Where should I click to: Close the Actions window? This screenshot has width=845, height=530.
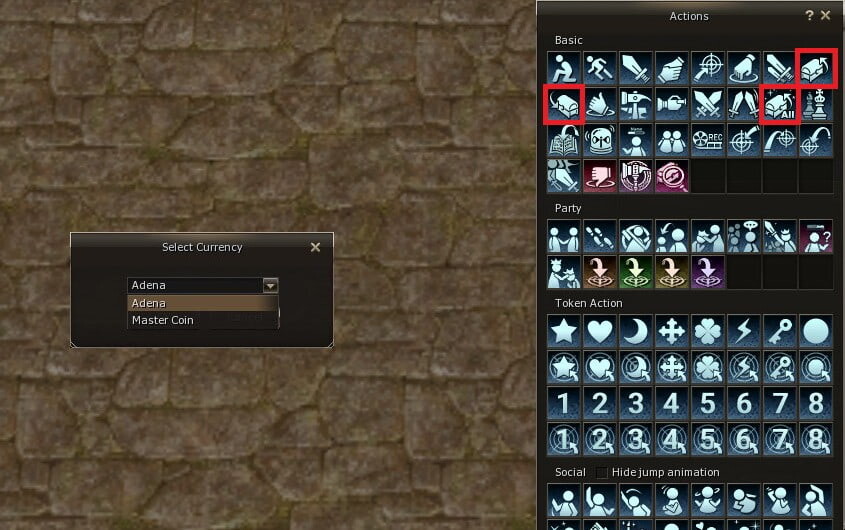point(825,16)
